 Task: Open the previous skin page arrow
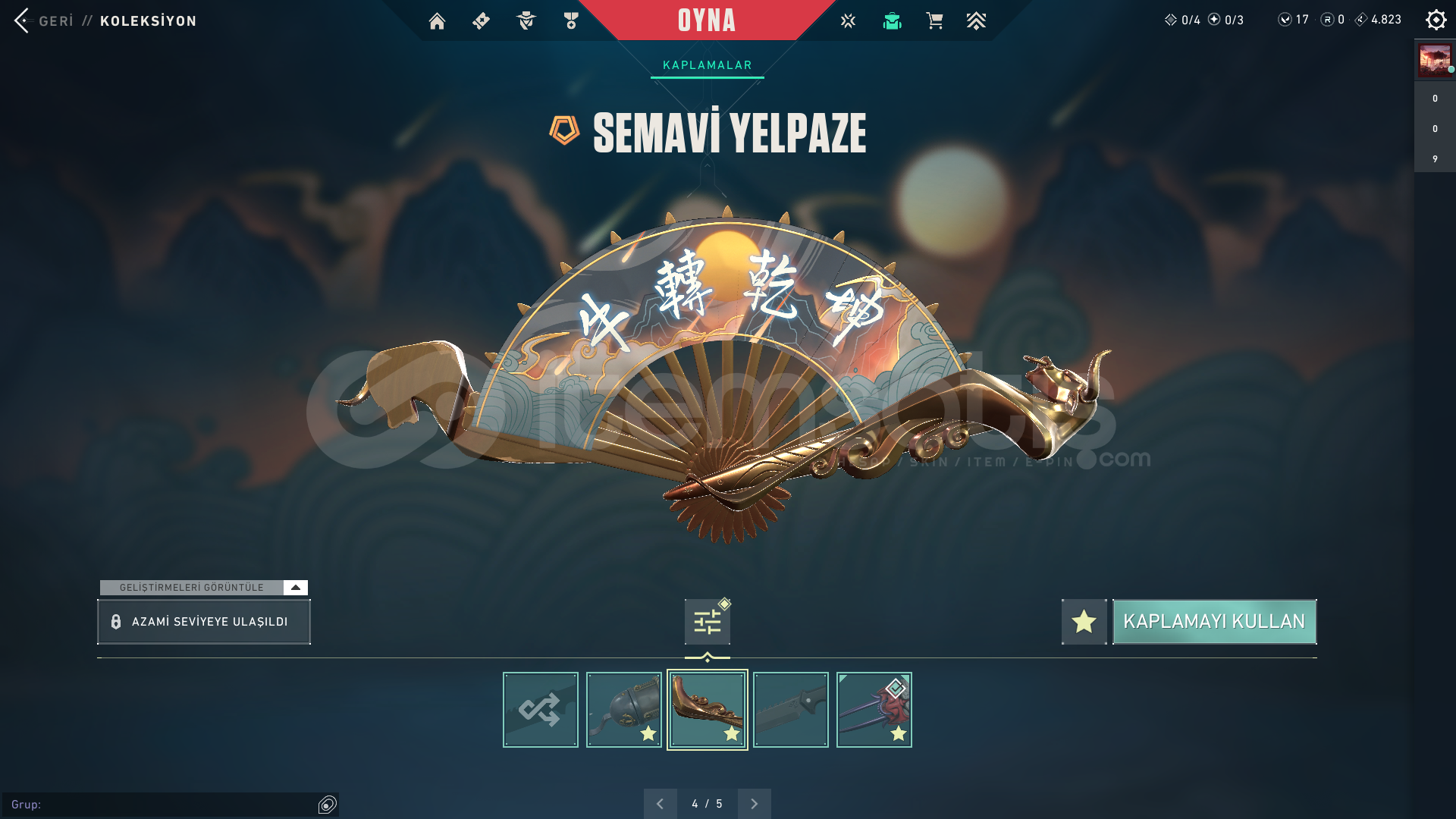(x=661, y=802)
